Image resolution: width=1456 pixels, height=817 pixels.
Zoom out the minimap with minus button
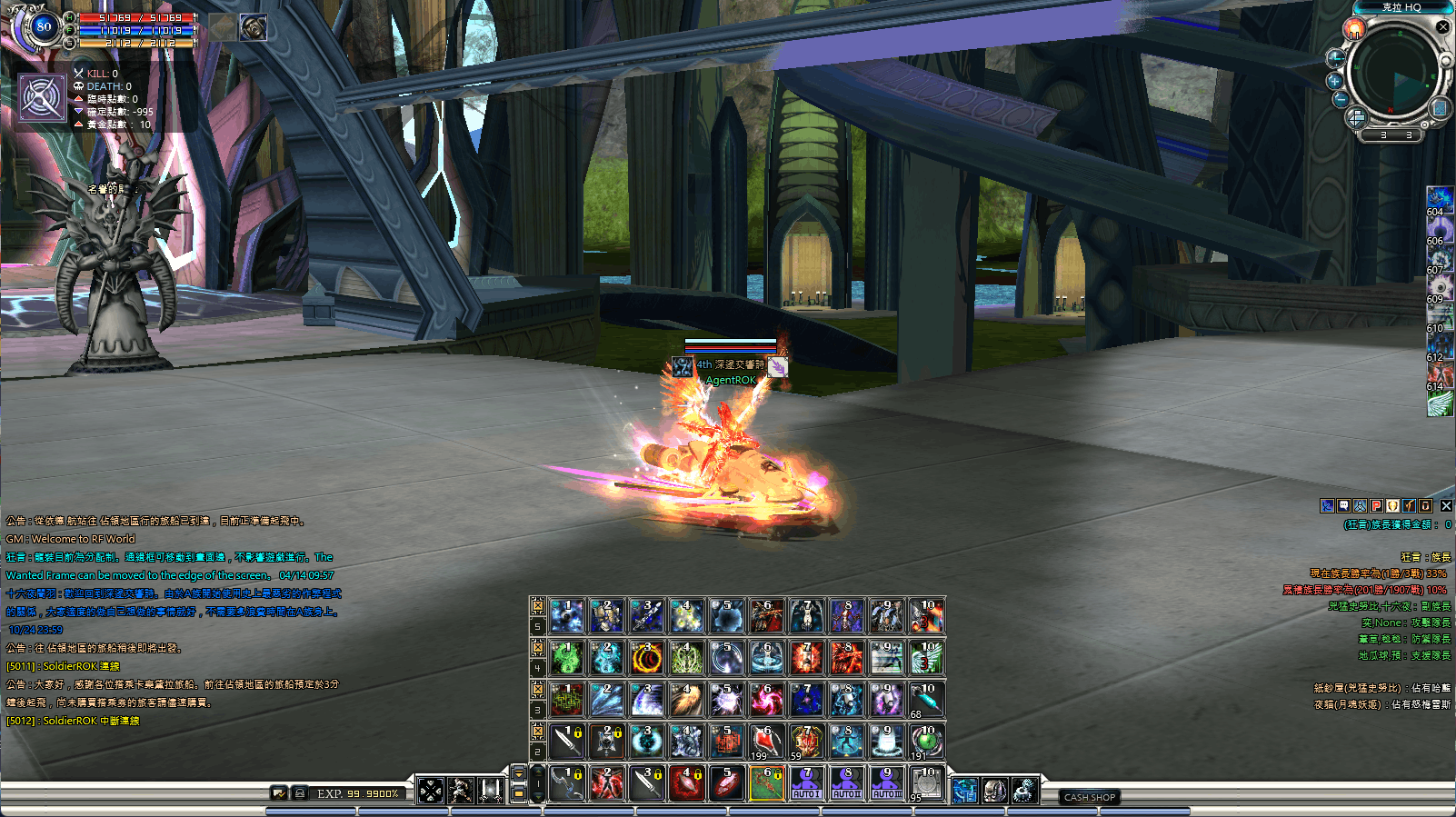[1341, 99]
